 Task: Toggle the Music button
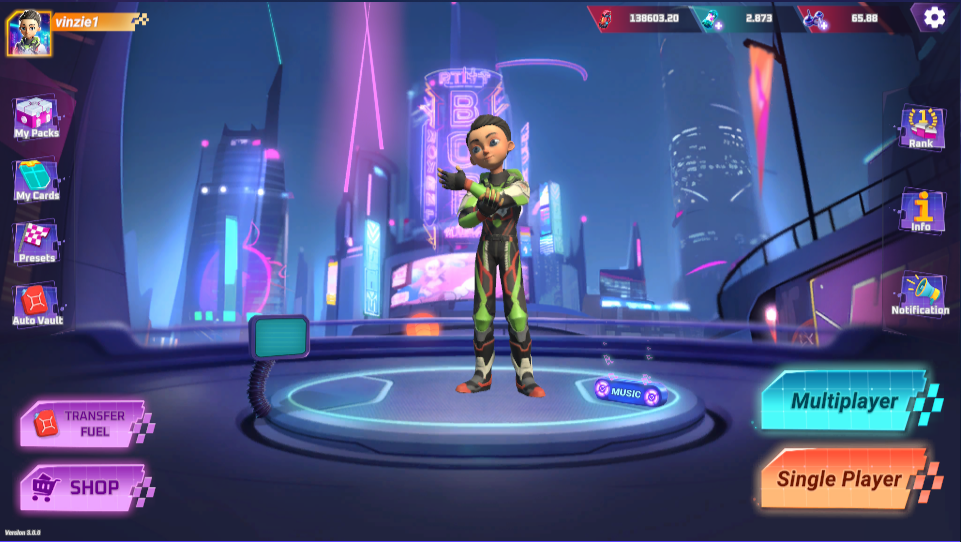tap(626, 393)
